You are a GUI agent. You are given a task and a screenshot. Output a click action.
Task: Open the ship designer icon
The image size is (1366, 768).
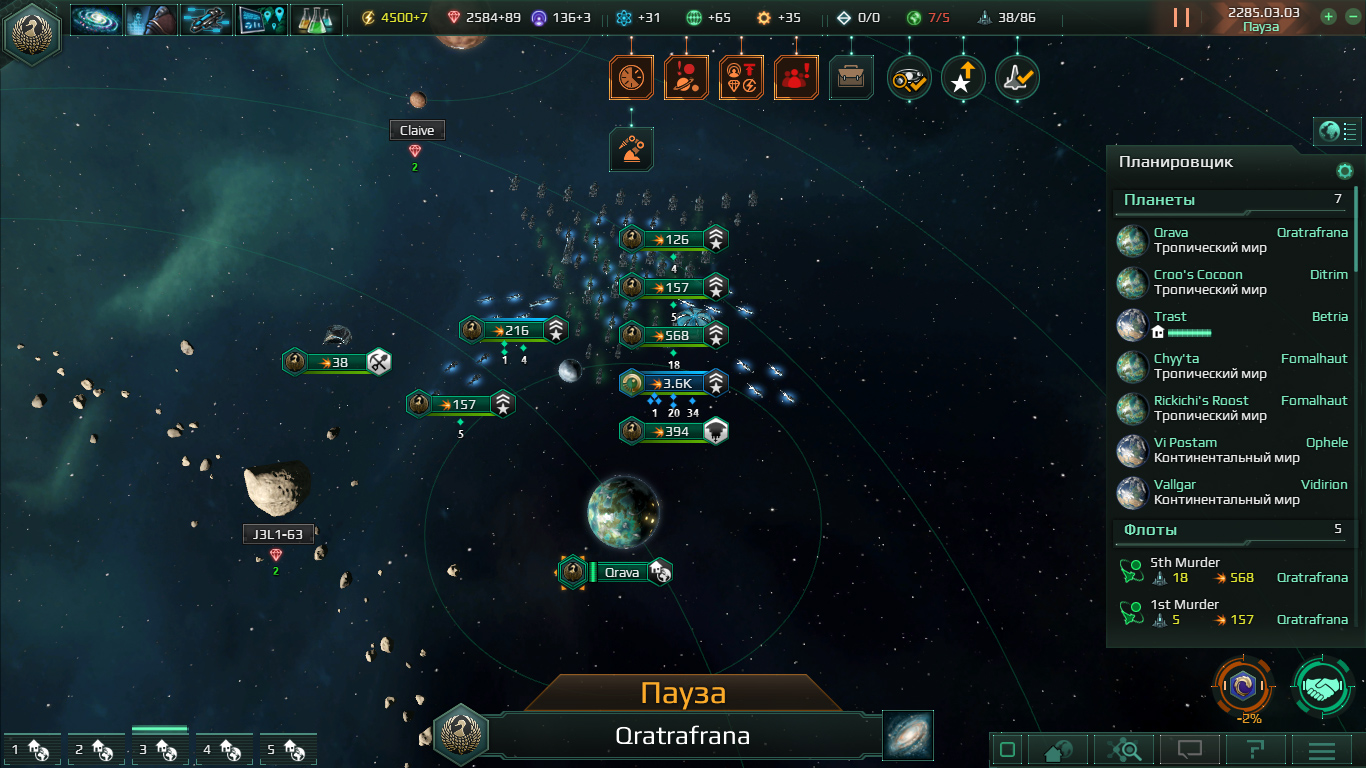(x=206, y=19)
